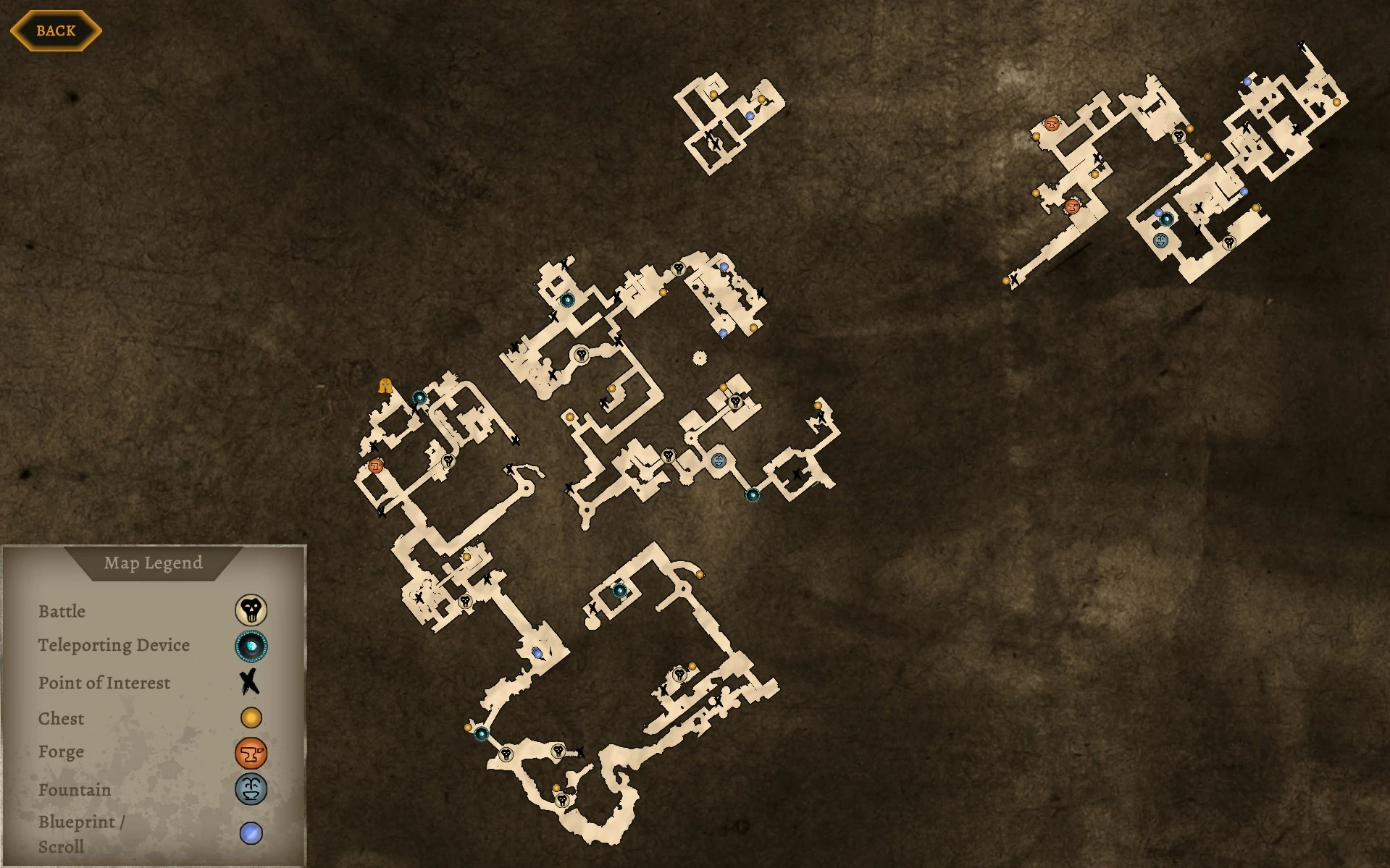
Task: Click the Battle skull icon in the Map Legend
Action: tap(250, 610)
